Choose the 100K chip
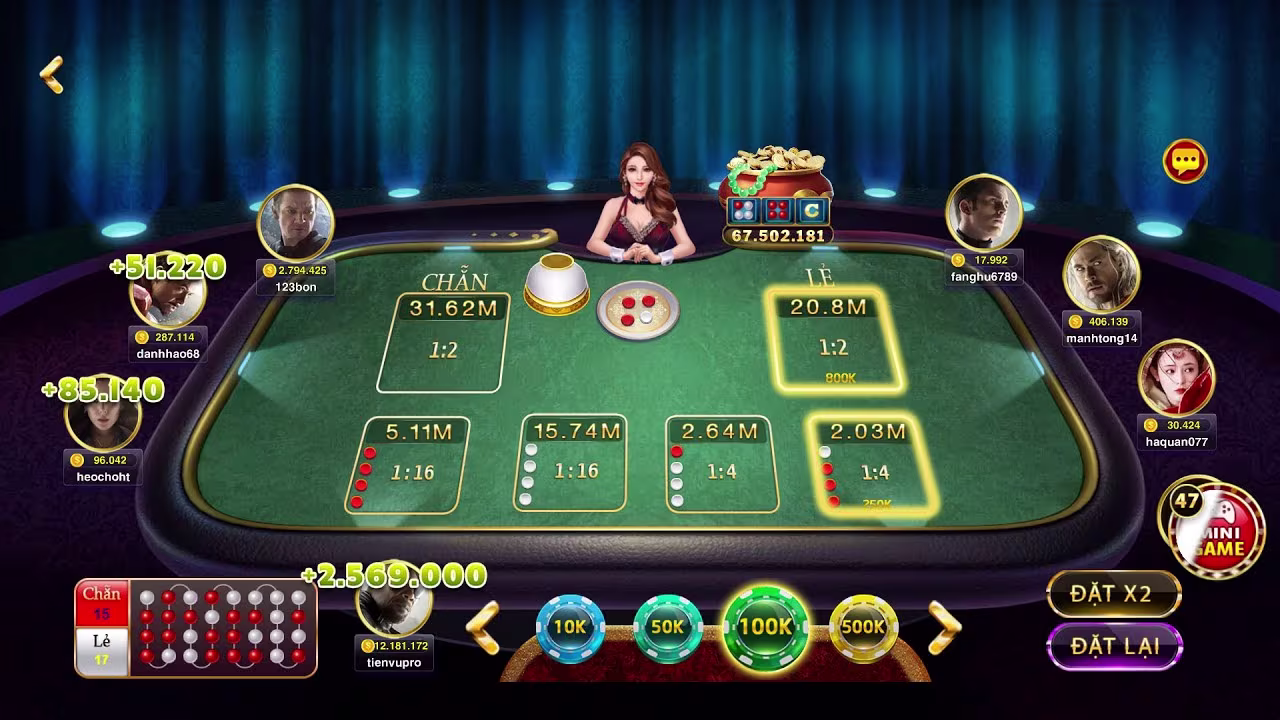 coord(765,627)
